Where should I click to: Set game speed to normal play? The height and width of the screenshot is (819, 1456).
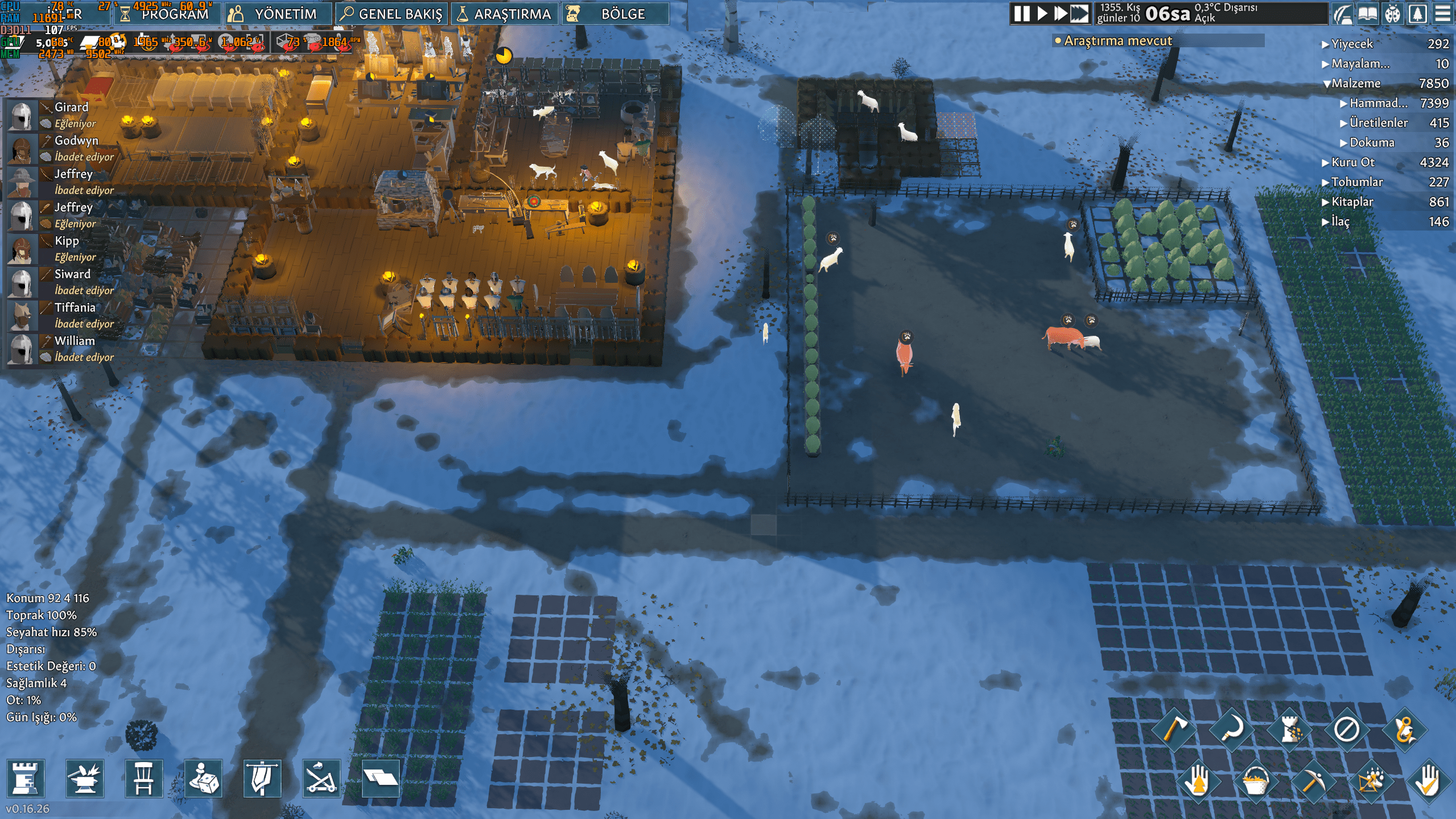1042,14
